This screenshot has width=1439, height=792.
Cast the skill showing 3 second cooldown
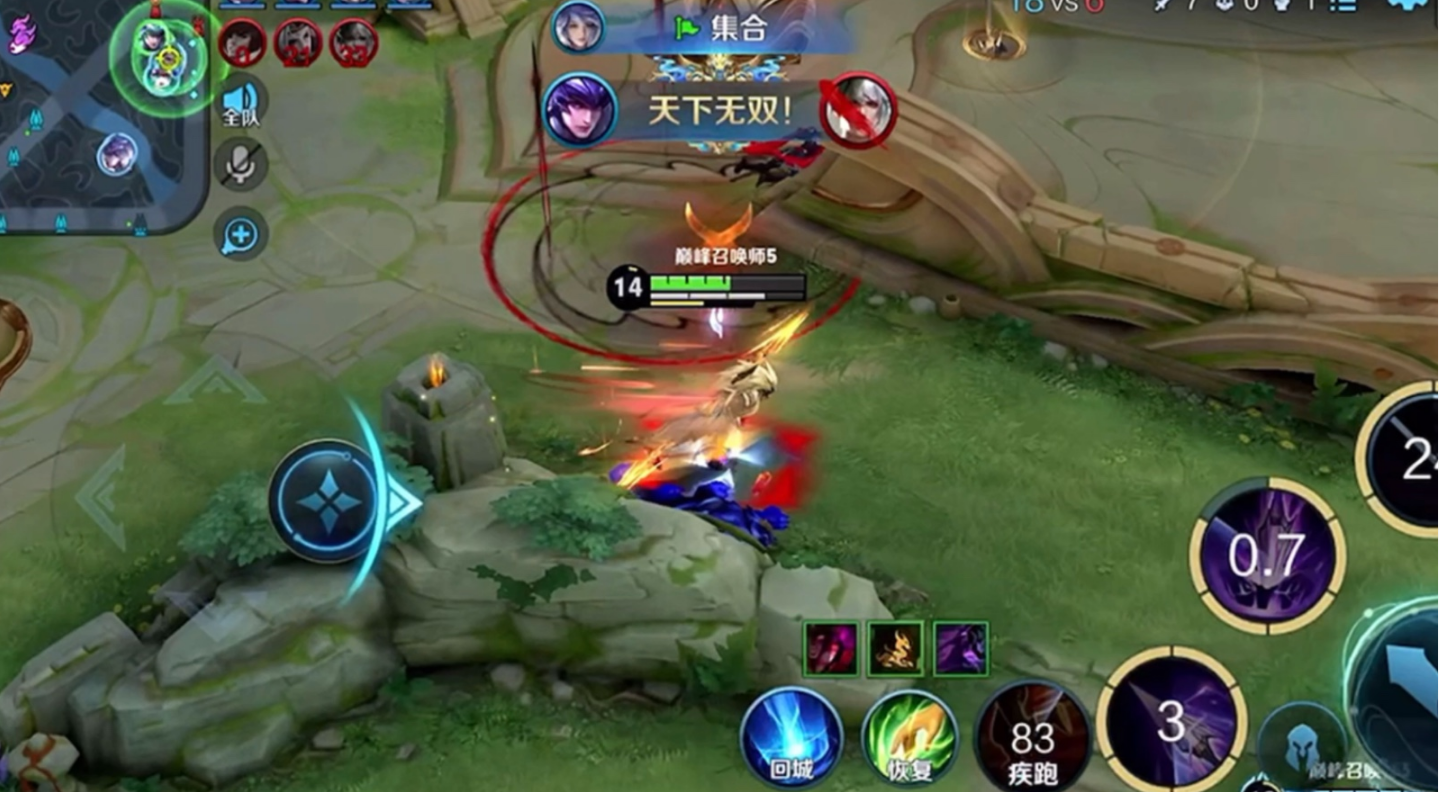tap(1171, 722)
